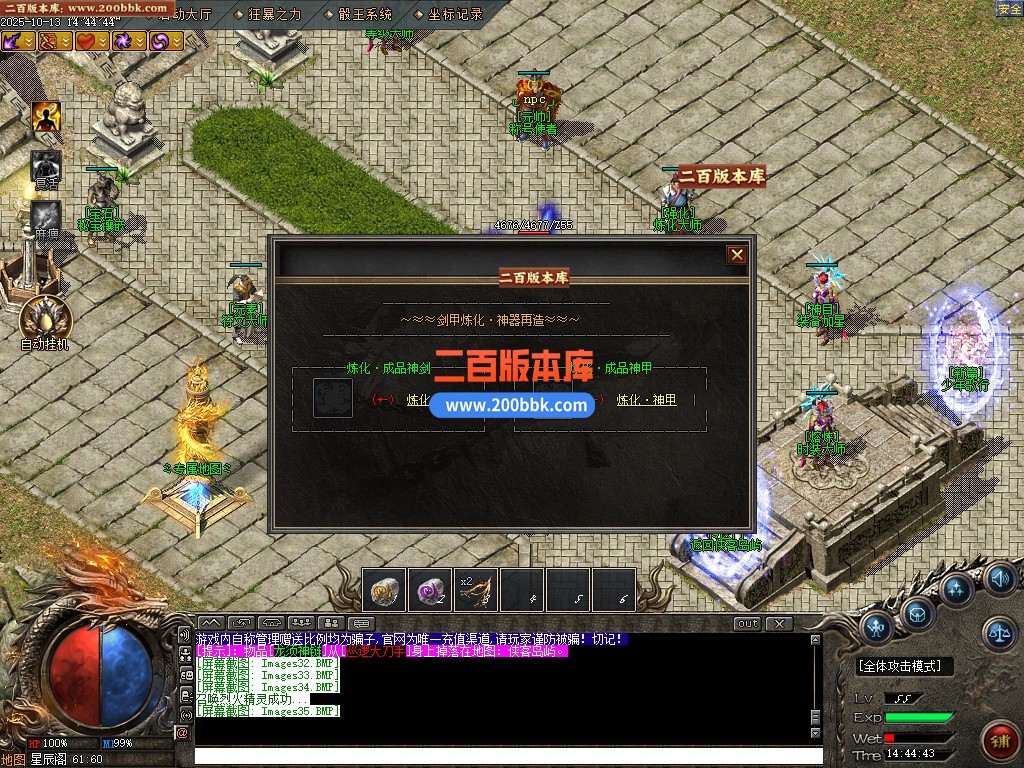Select the x2 golden branch hotbar item
Screen dimensions: 1024x768
477,590
